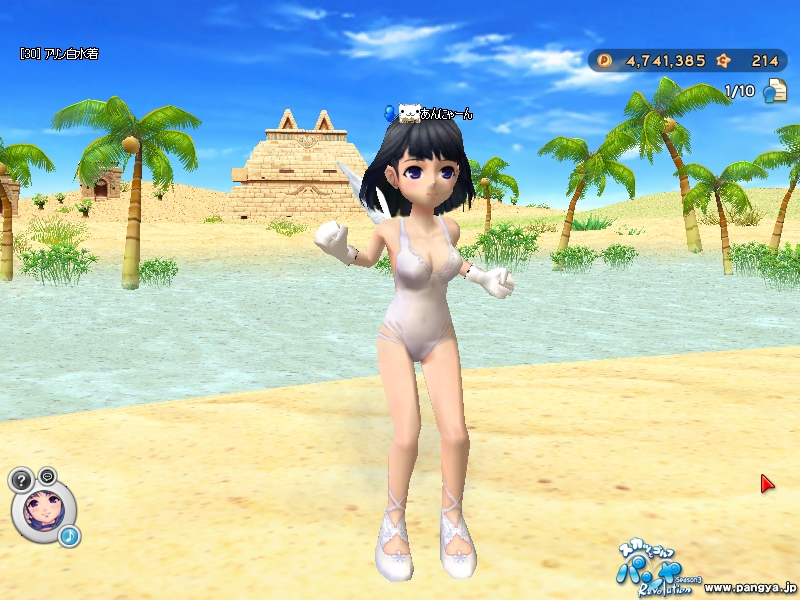Toggle the blue music note button

coord(69,536)
